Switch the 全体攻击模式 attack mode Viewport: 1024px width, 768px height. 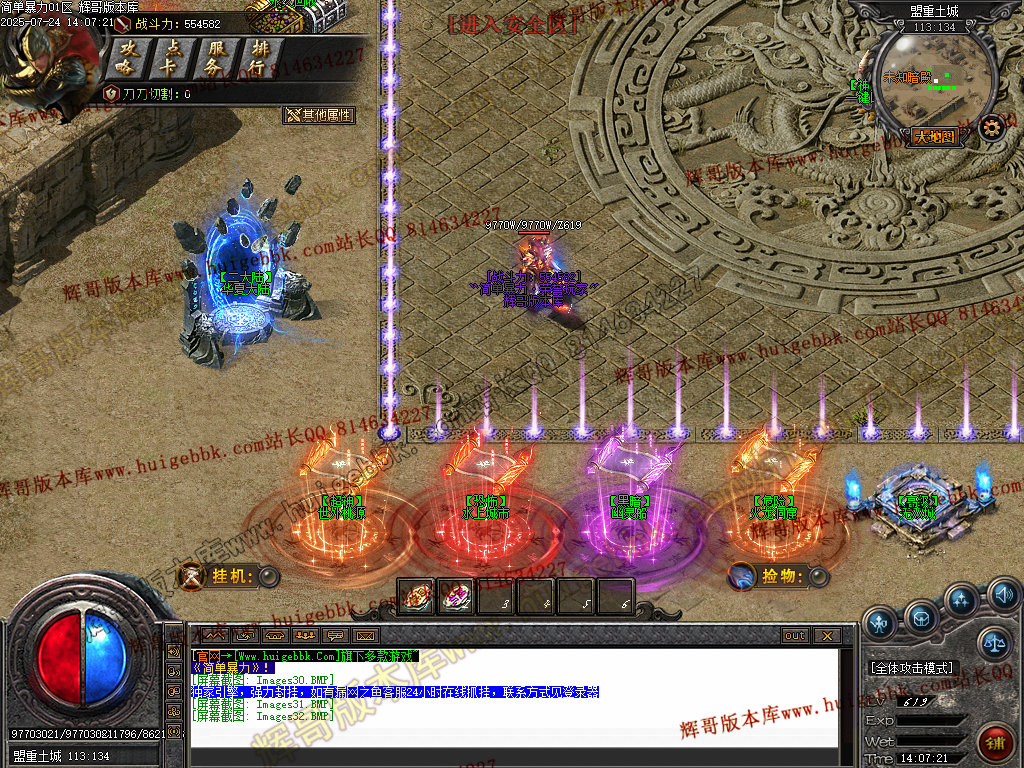[x=913, y=667]
